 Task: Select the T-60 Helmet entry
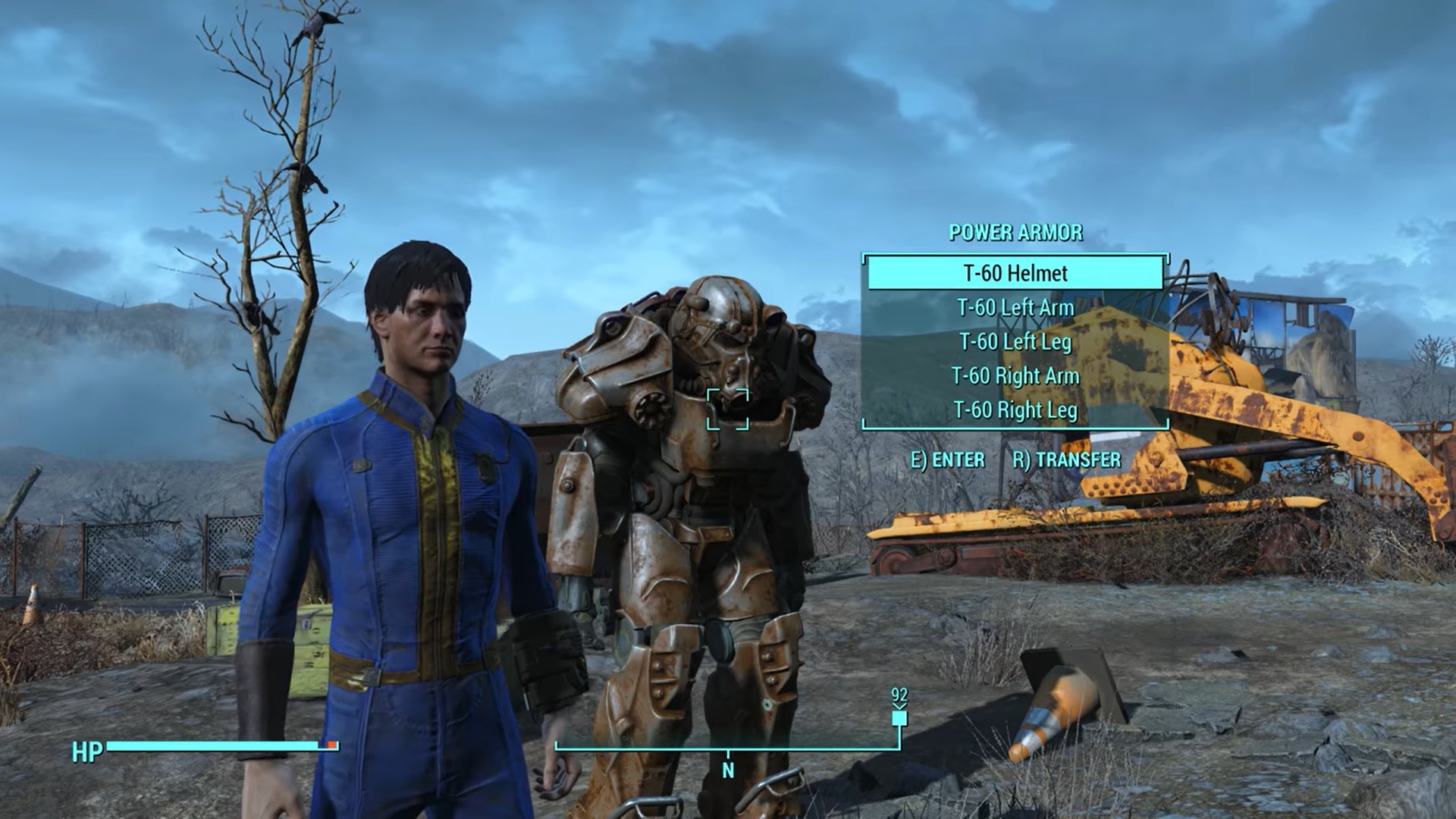point(1015,273)
